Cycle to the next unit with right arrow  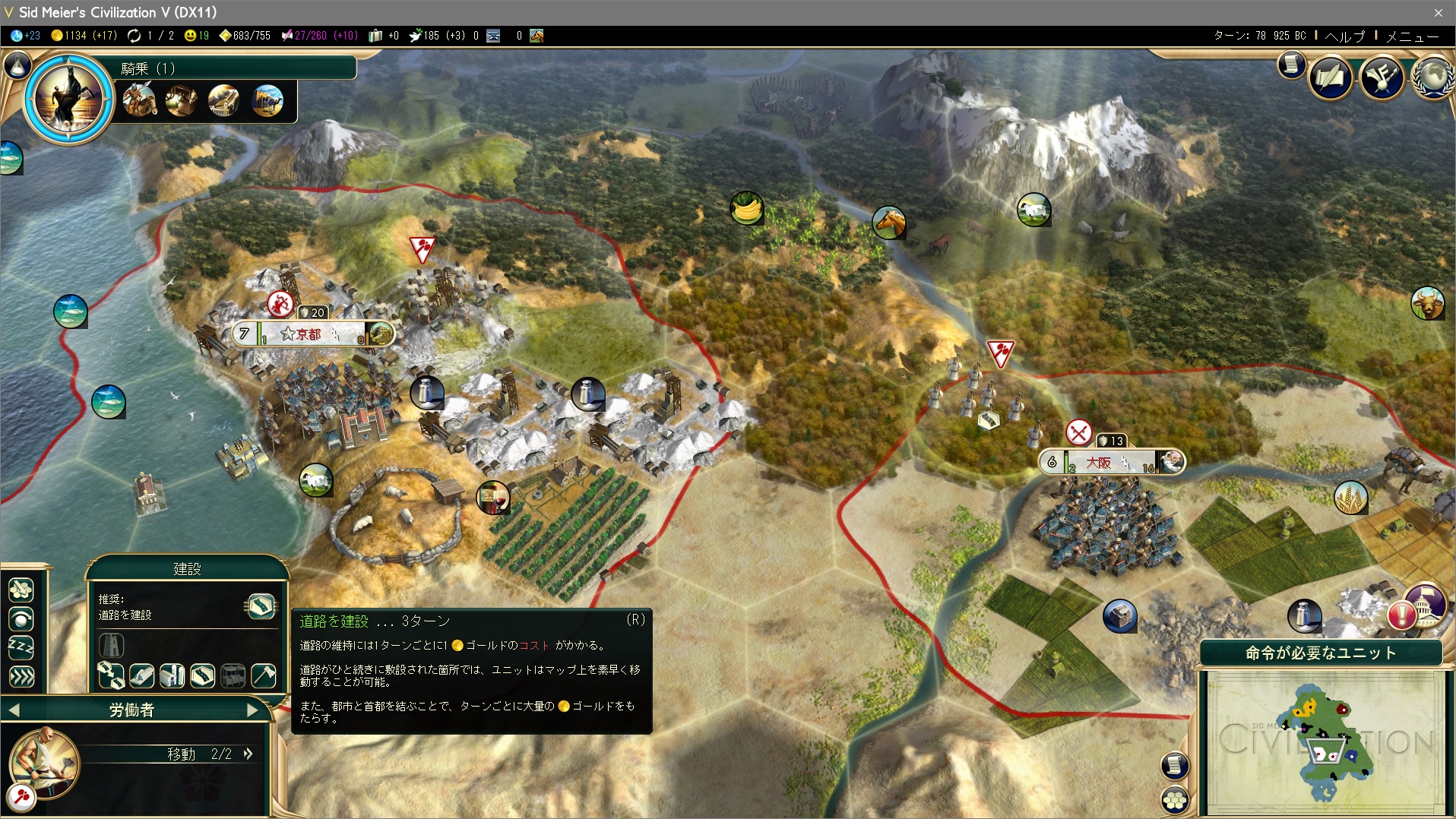click(252, 710)
